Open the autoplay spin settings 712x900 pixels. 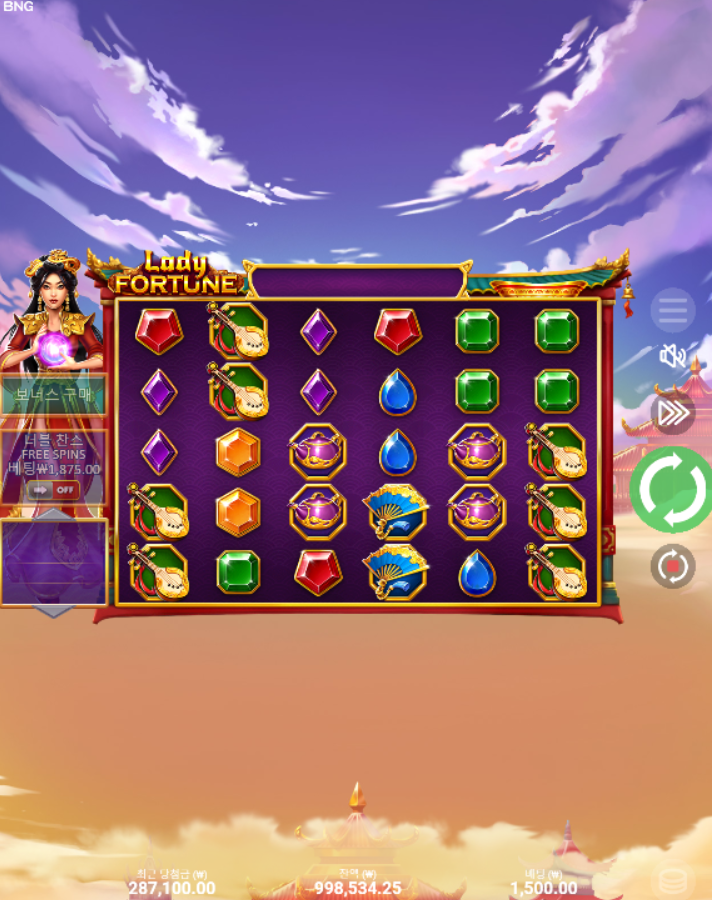[672, 566]
